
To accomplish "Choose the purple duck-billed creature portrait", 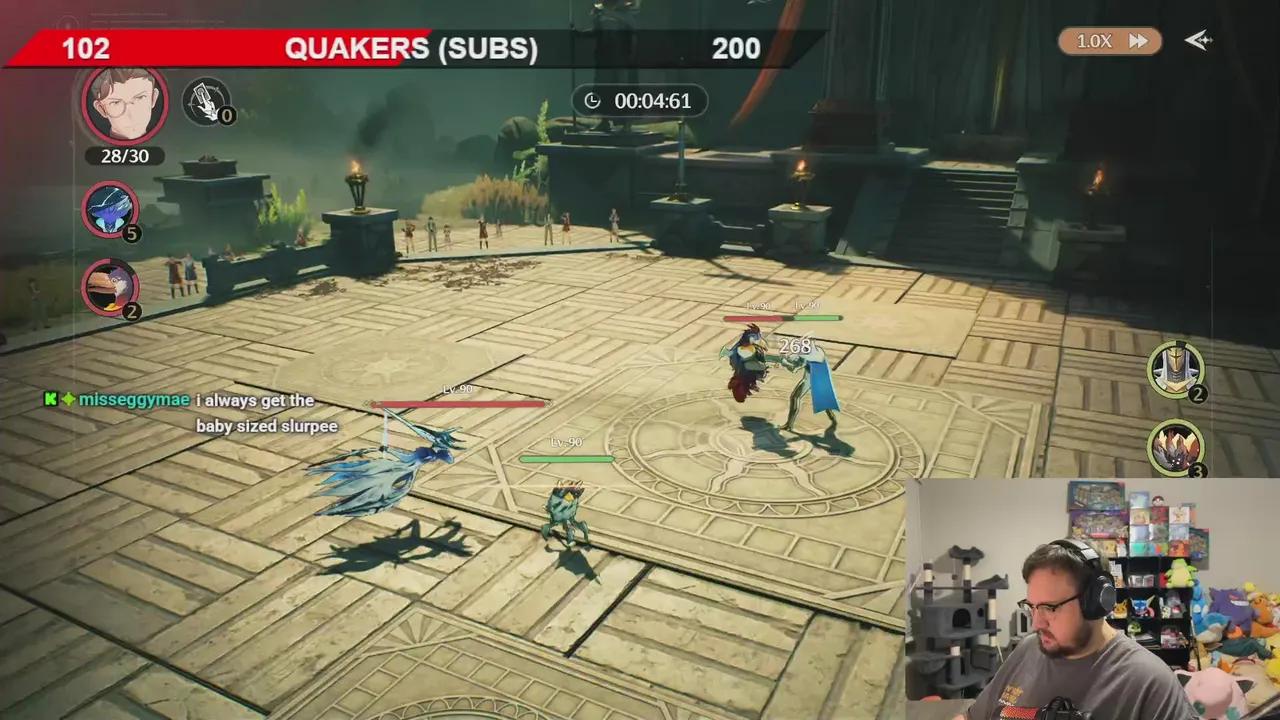I will [x=111, y=285].
